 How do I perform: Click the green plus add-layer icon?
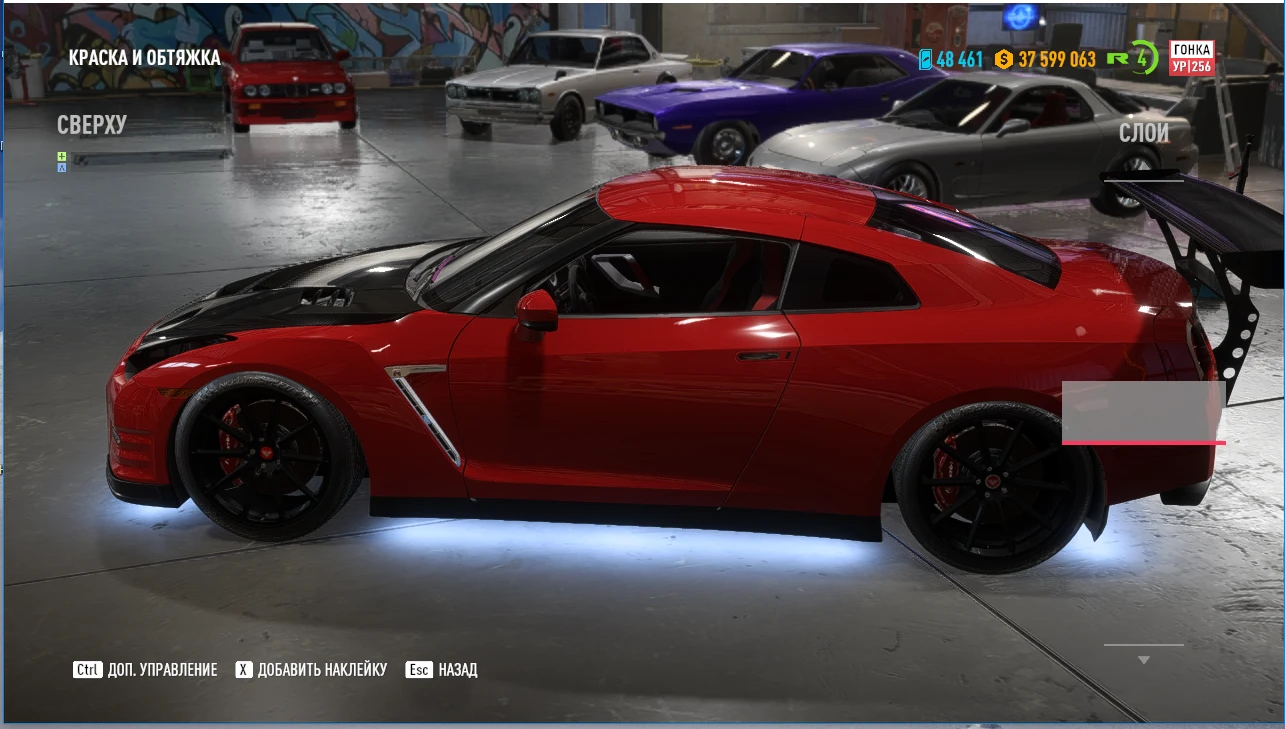(x=62, y=156)
